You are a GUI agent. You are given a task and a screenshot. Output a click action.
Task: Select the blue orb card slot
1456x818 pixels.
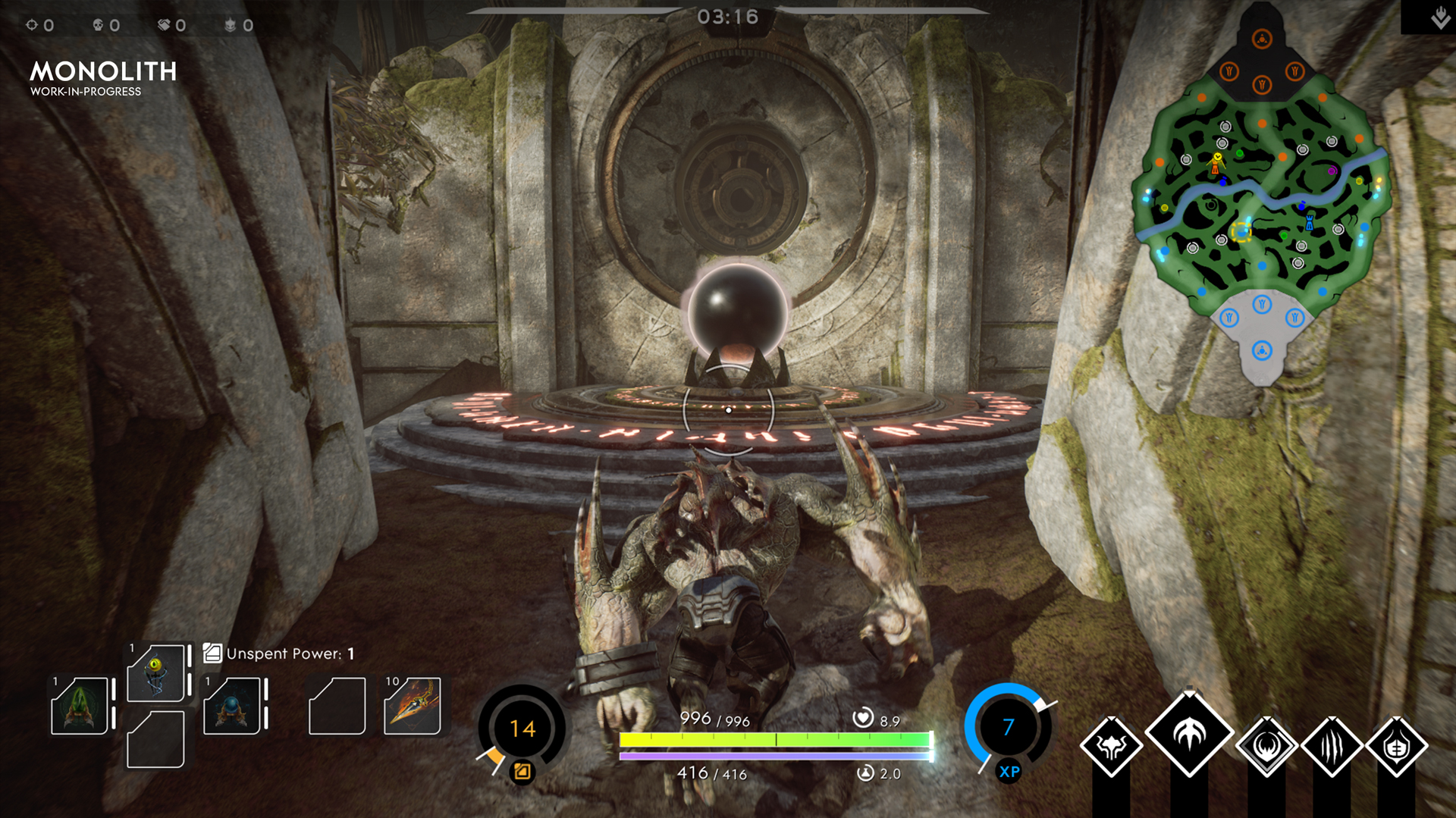coord(232,706)
